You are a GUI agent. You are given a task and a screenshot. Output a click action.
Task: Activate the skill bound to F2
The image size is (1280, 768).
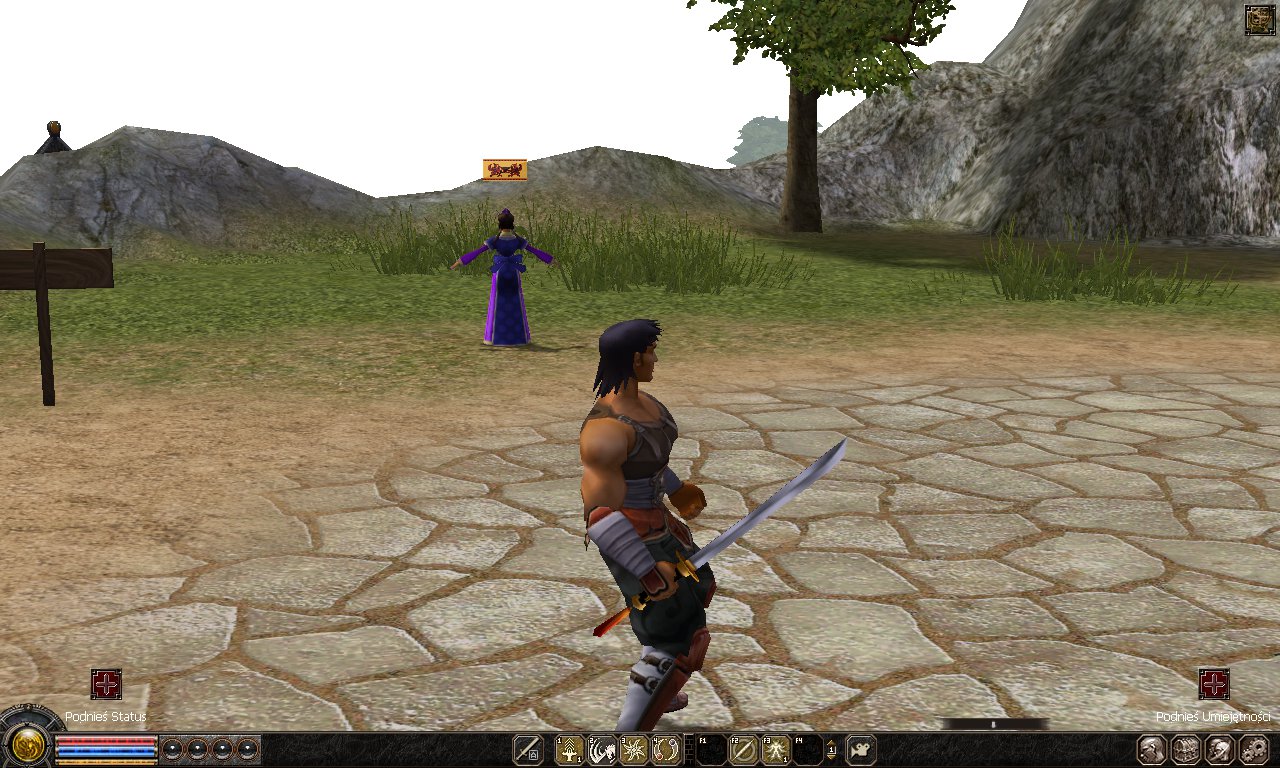742,748
